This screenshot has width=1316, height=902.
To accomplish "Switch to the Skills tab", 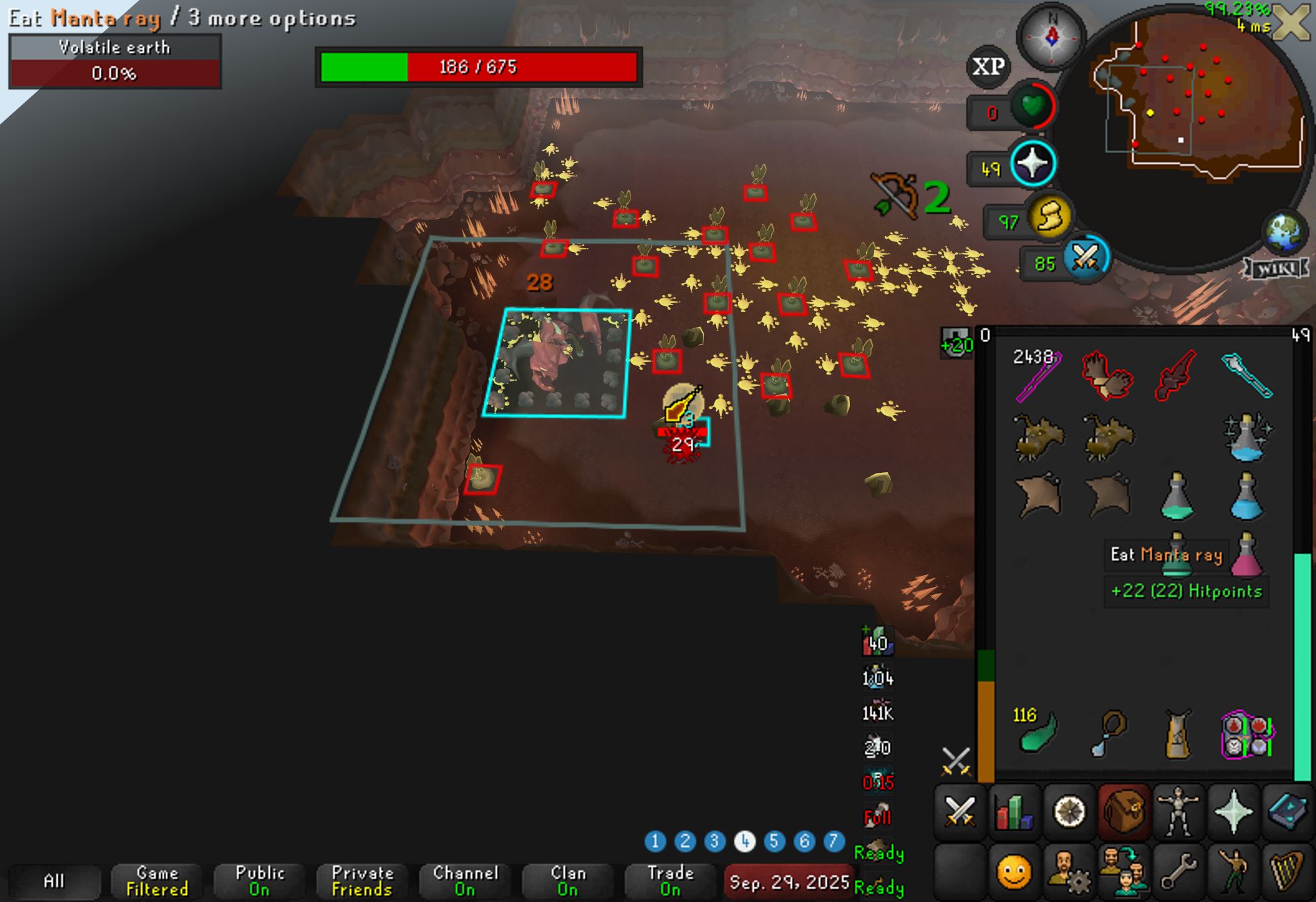I will pyautogui.click(x=1014, y=812).
